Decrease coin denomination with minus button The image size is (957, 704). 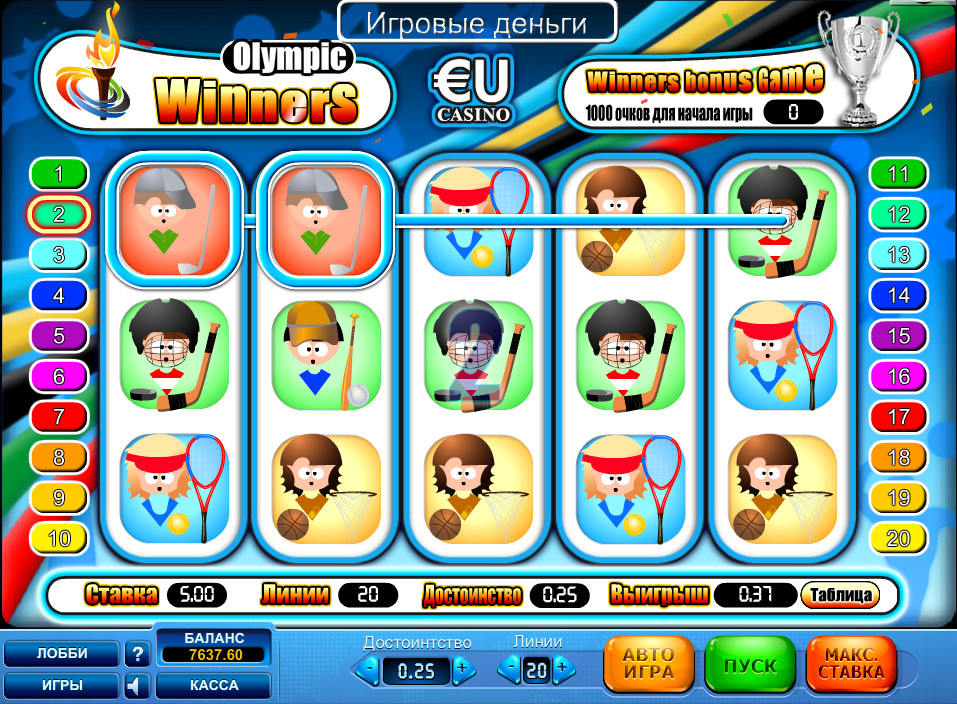coord(370,668)
